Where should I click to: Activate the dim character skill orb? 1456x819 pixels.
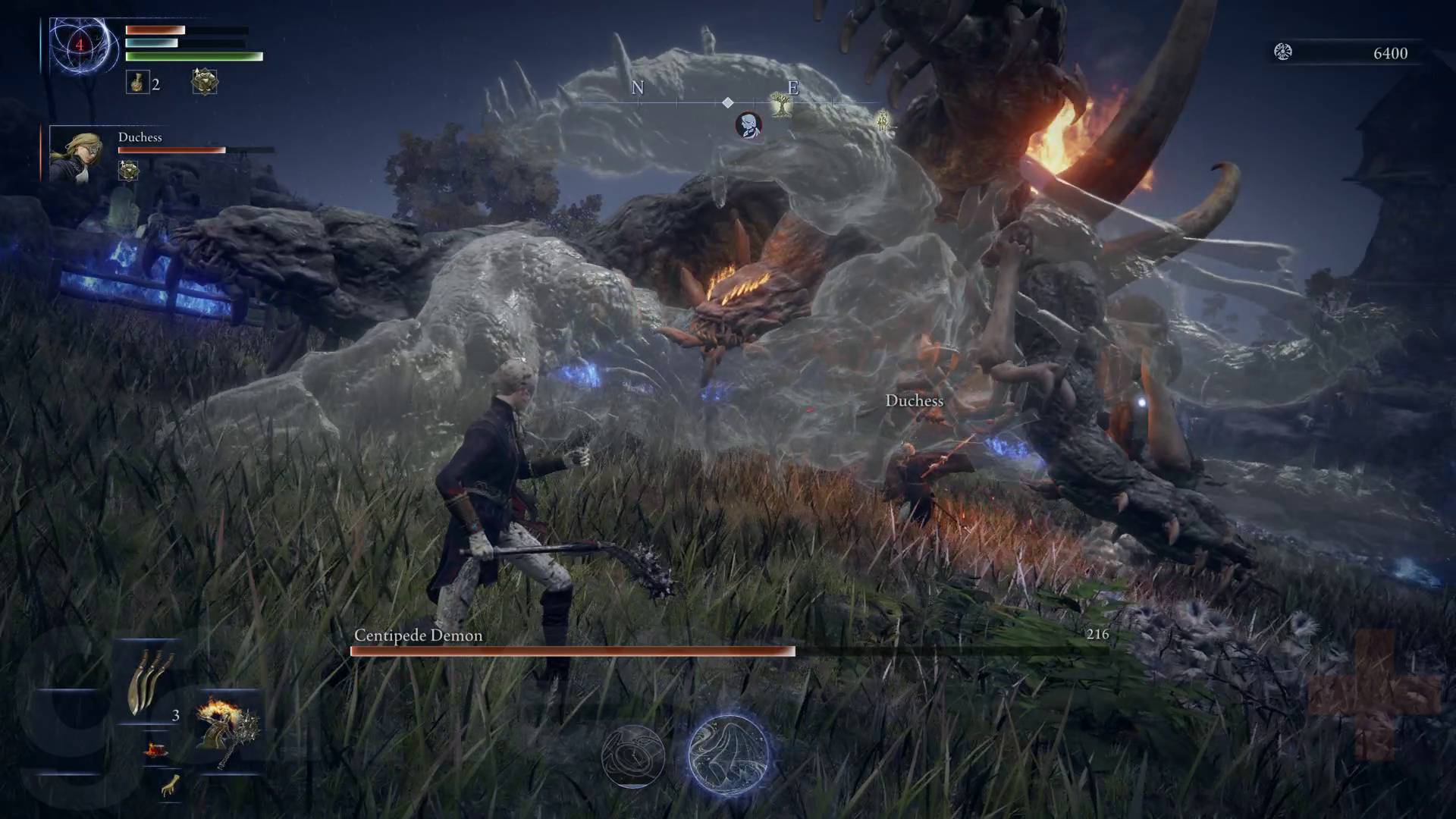click(x=632, y=755)
